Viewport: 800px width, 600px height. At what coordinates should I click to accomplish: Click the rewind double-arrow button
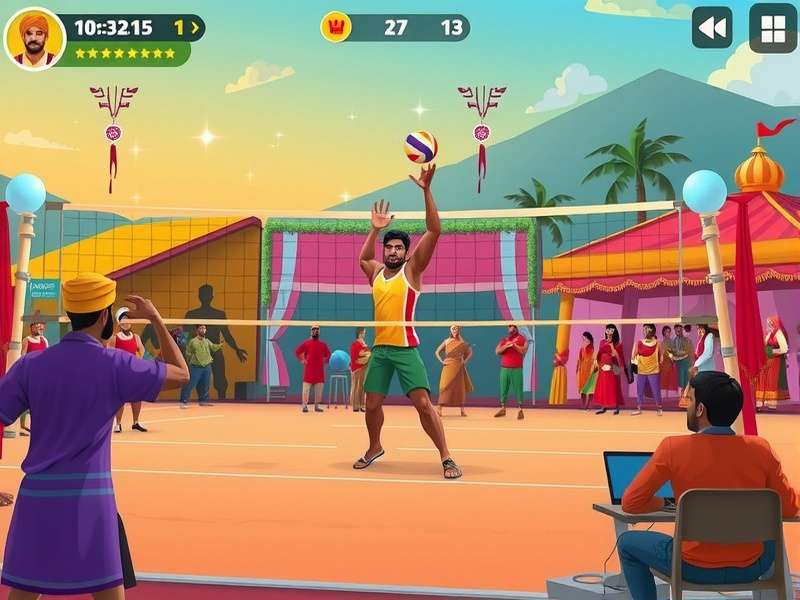click(712, 28)
